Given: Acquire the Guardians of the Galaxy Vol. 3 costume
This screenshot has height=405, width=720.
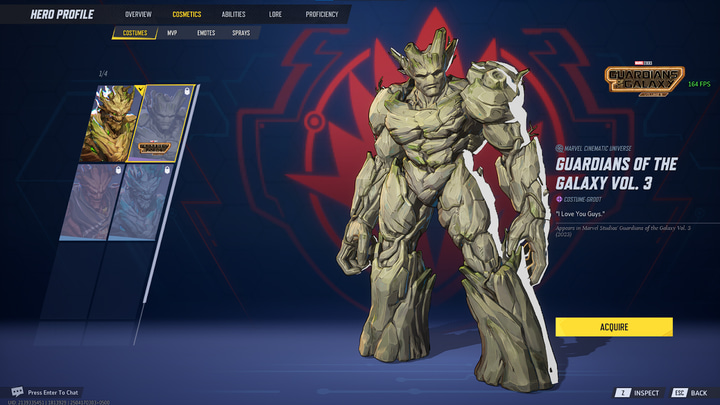Looking at the screenshot, I should click(x=614, y=327).
